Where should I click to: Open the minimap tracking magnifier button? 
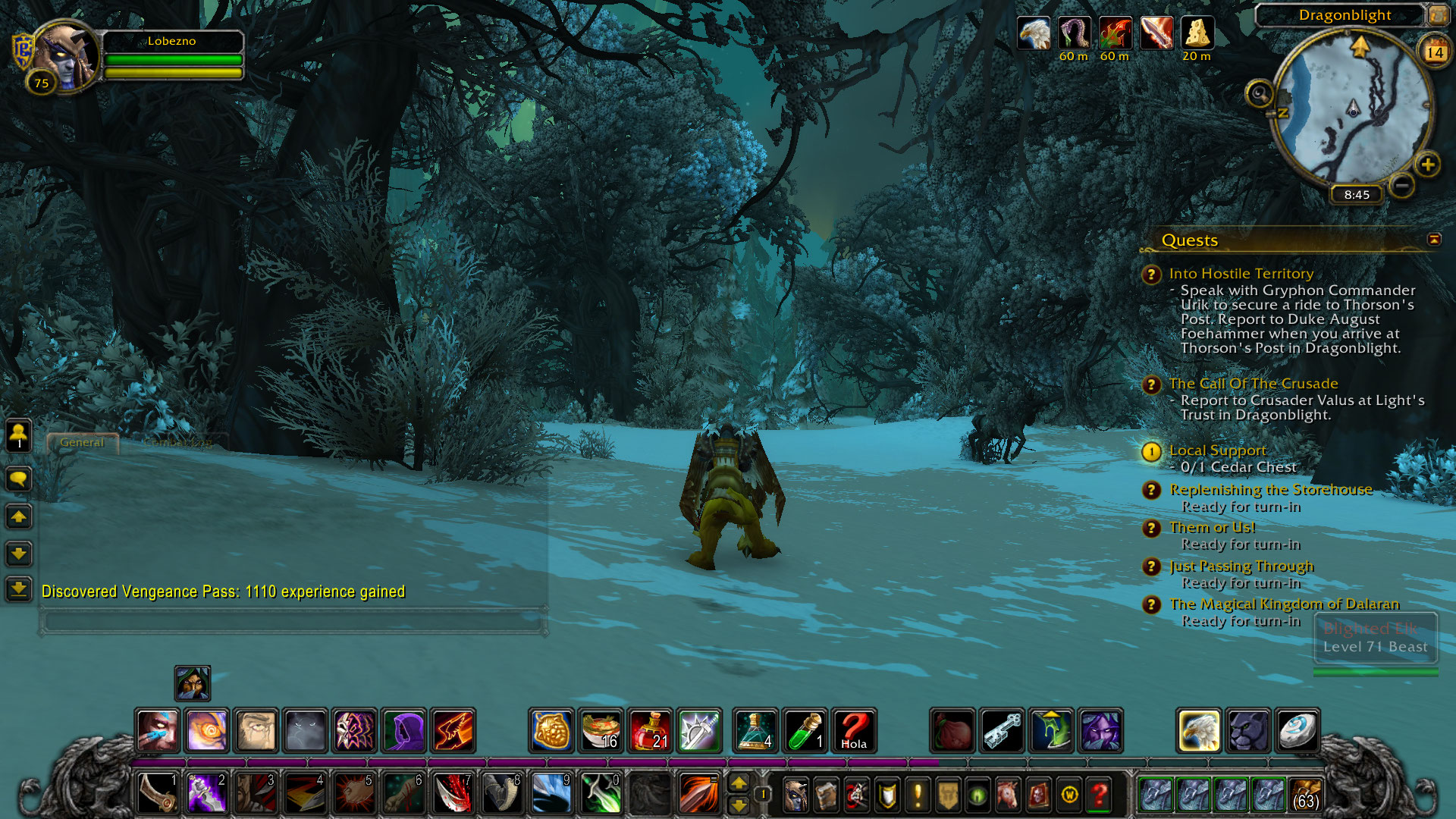(1260, 94)
